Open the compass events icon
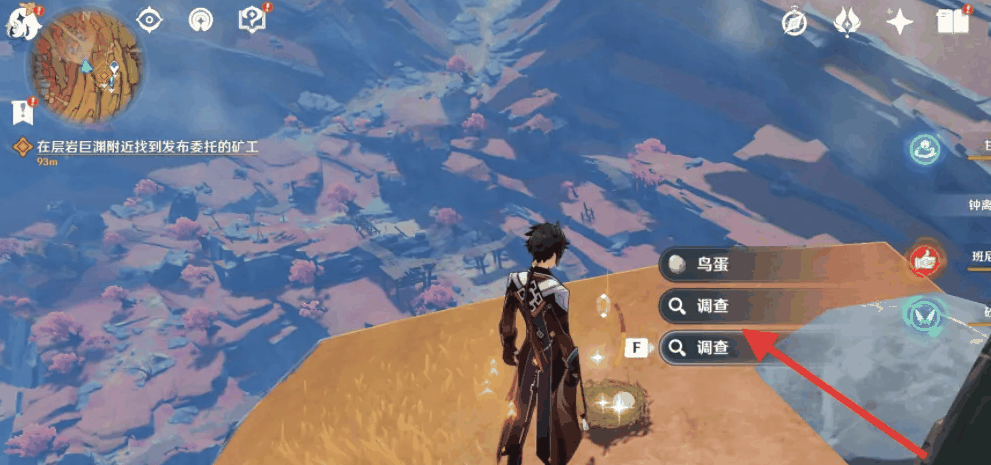This screenshot has height=465, width=991. coord(795,23)
